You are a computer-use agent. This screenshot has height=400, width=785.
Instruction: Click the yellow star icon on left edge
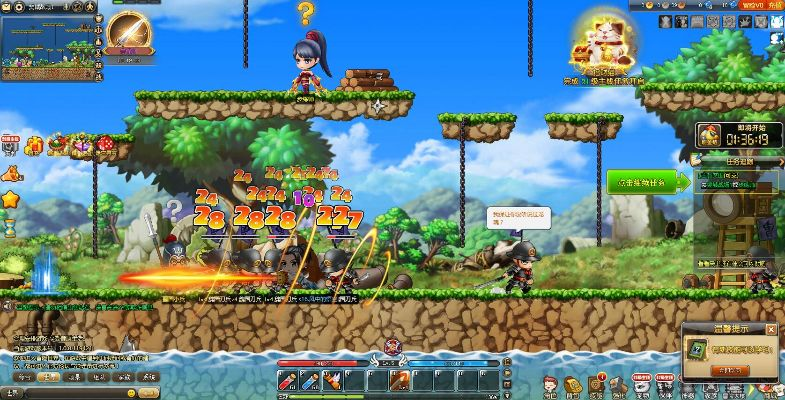pos(10,198)
